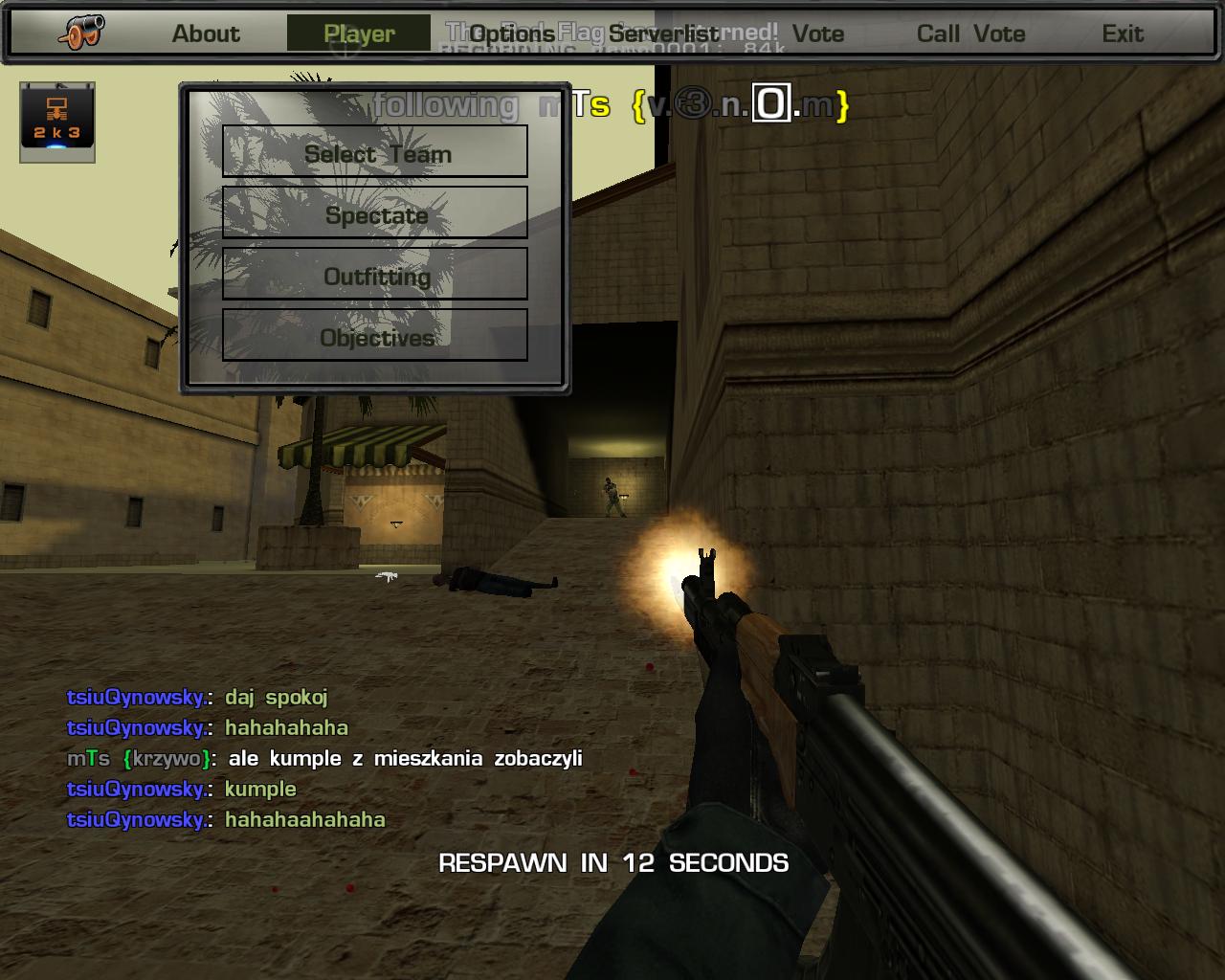
Task: Open the Options menu
Action: point(512,33)
